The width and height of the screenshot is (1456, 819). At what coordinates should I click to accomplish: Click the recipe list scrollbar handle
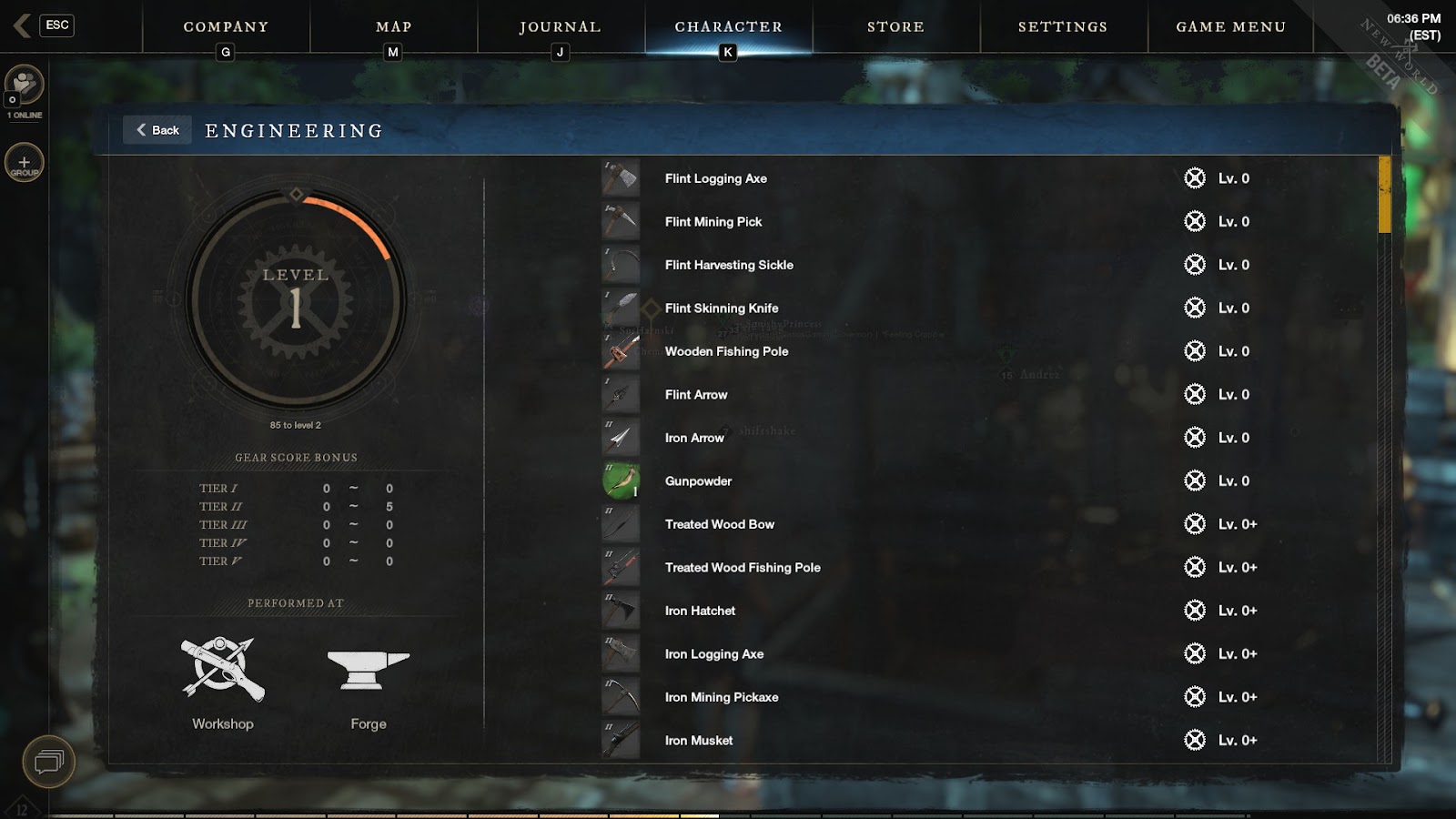tap(1384, 195)
